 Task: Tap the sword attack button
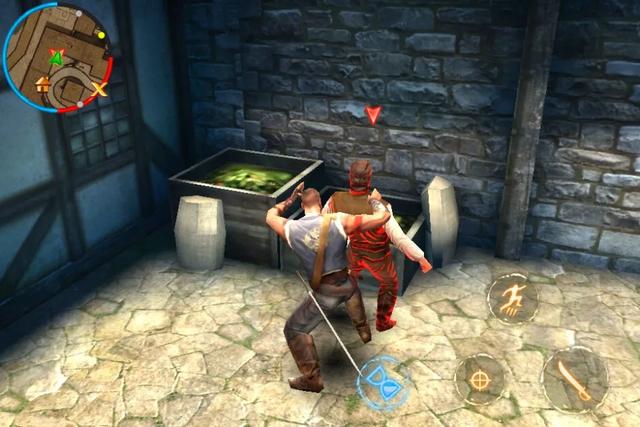(575, 380)
